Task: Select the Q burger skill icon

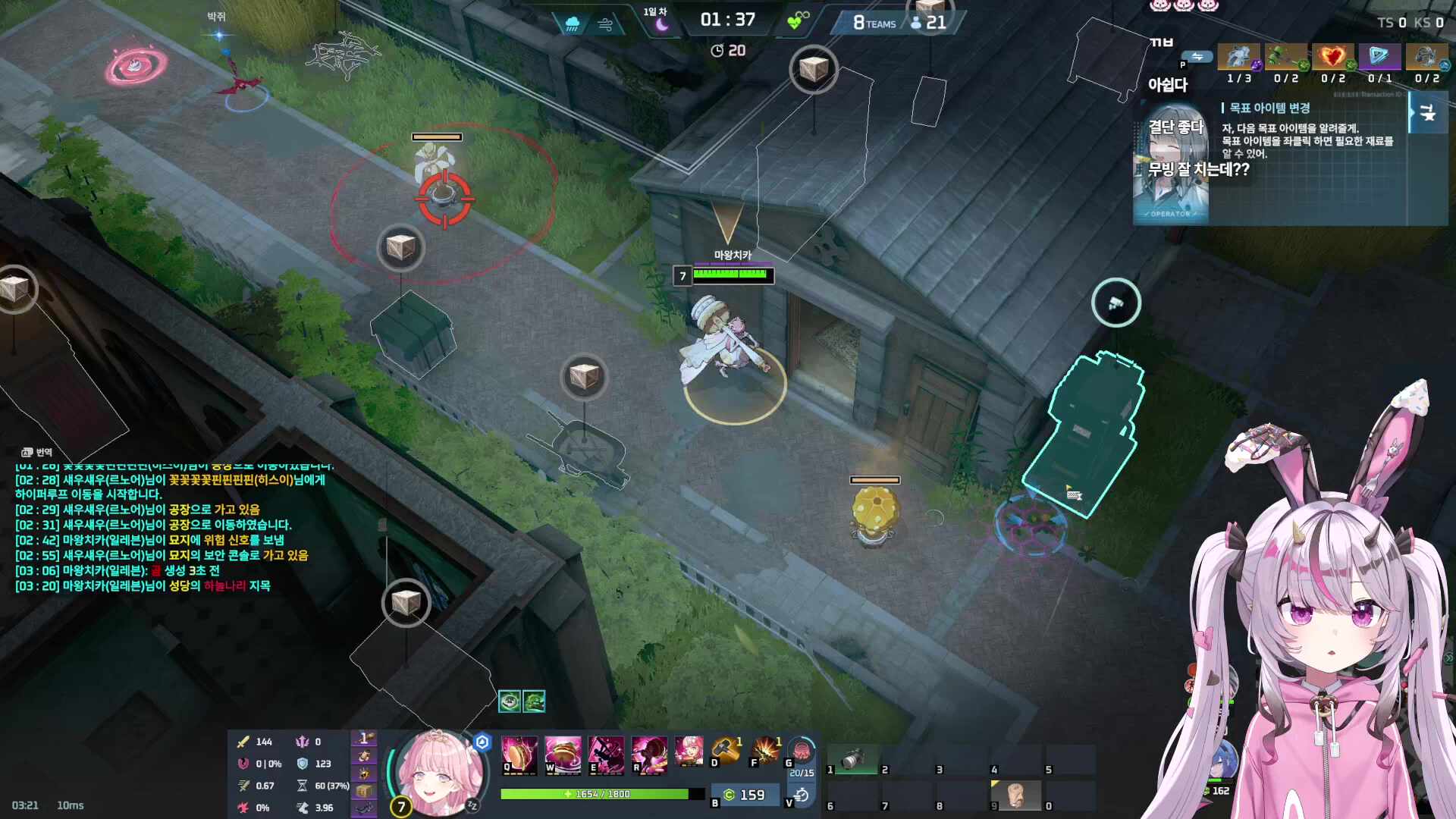Action: (522, 755)
